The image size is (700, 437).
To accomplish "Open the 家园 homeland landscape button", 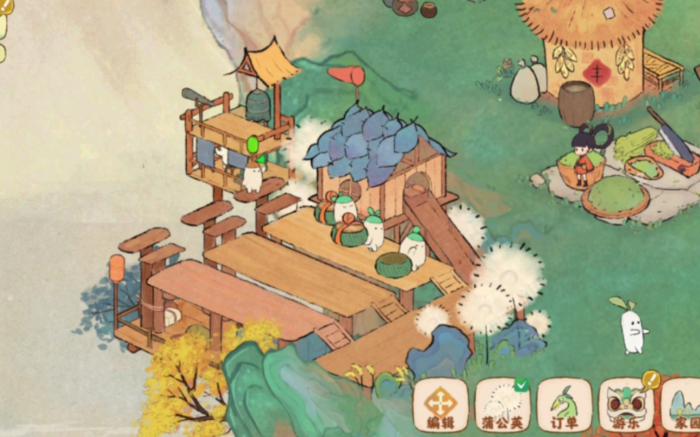I will [682, 405].
